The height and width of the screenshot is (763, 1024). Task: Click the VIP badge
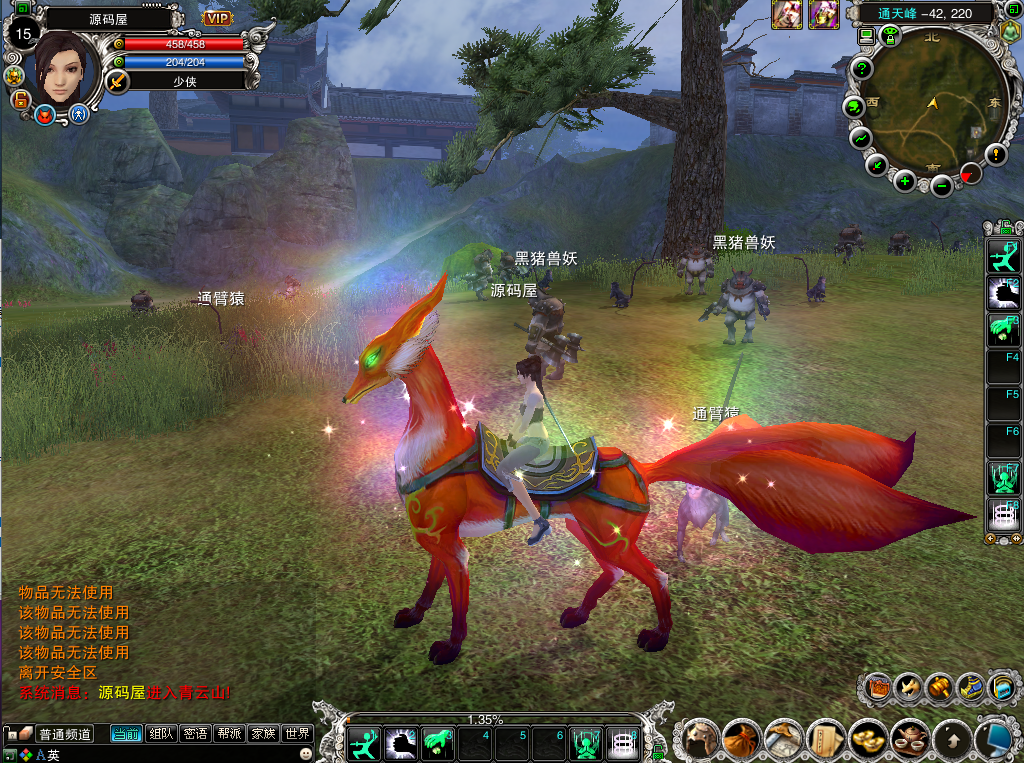click(217, 18)
